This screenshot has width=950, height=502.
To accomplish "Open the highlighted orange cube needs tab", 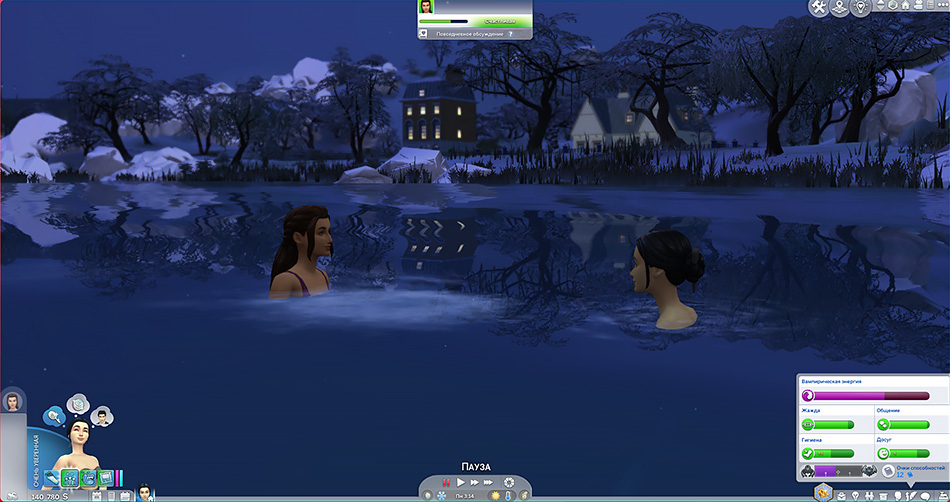I will coord(822,492).
